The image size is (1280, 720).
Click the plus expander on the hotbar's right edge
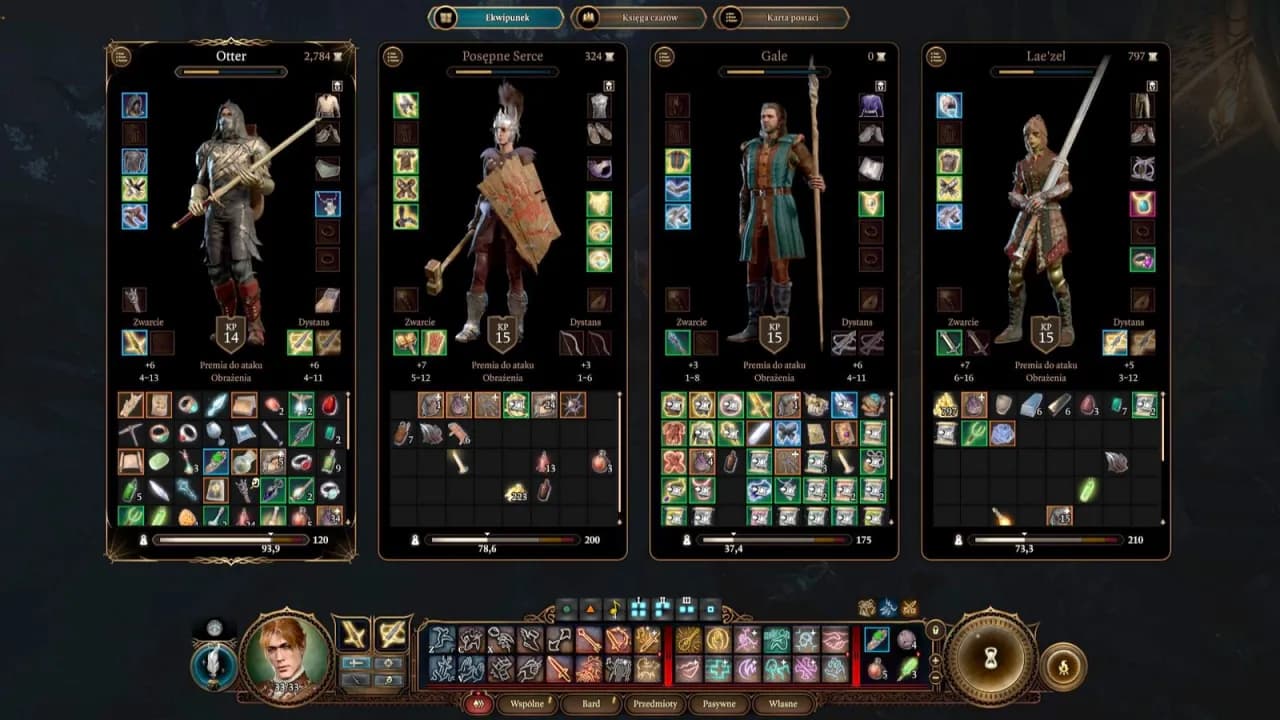pos(935,661)
